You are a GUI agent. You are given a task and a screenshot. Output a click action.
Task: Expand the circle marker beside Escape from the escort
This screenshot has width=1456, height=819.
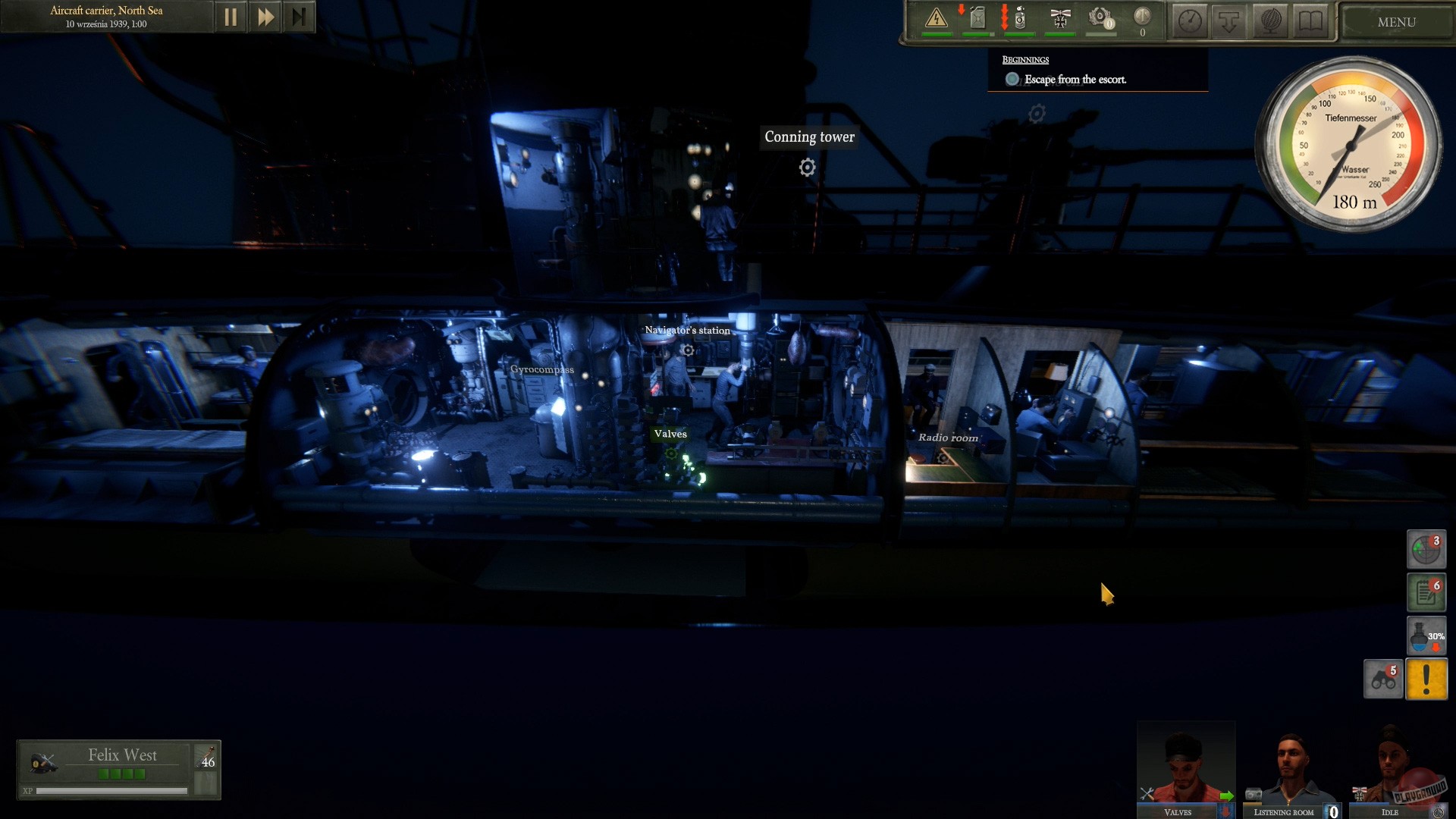point(1012,78)
